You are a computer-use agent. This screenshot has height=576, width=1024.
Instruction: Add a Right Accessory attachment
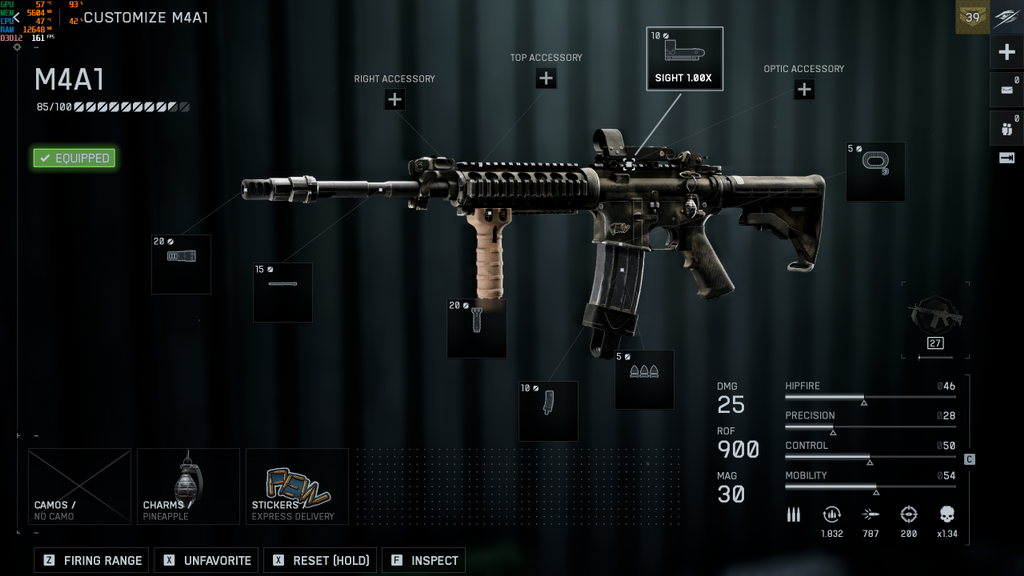395,98
